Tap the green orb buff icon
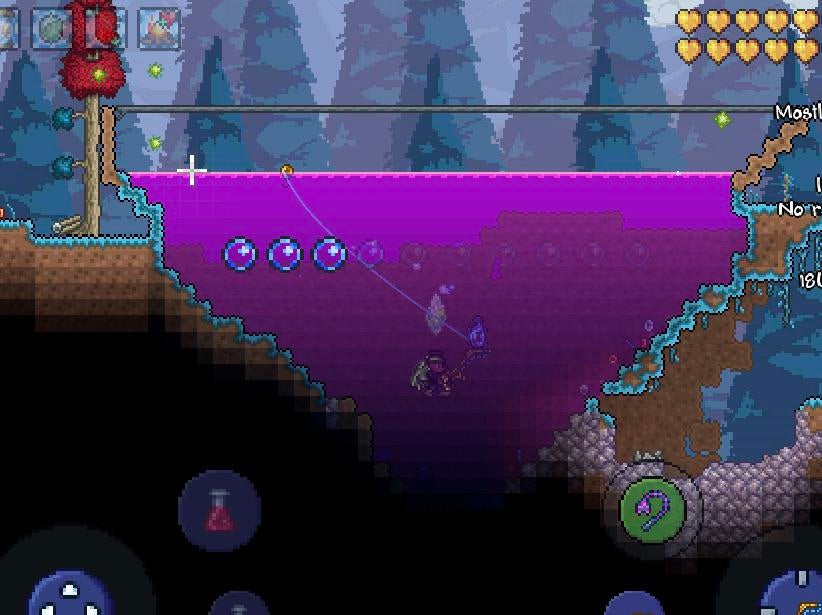This screenshot has width=822, height=615. click(52, 28)
